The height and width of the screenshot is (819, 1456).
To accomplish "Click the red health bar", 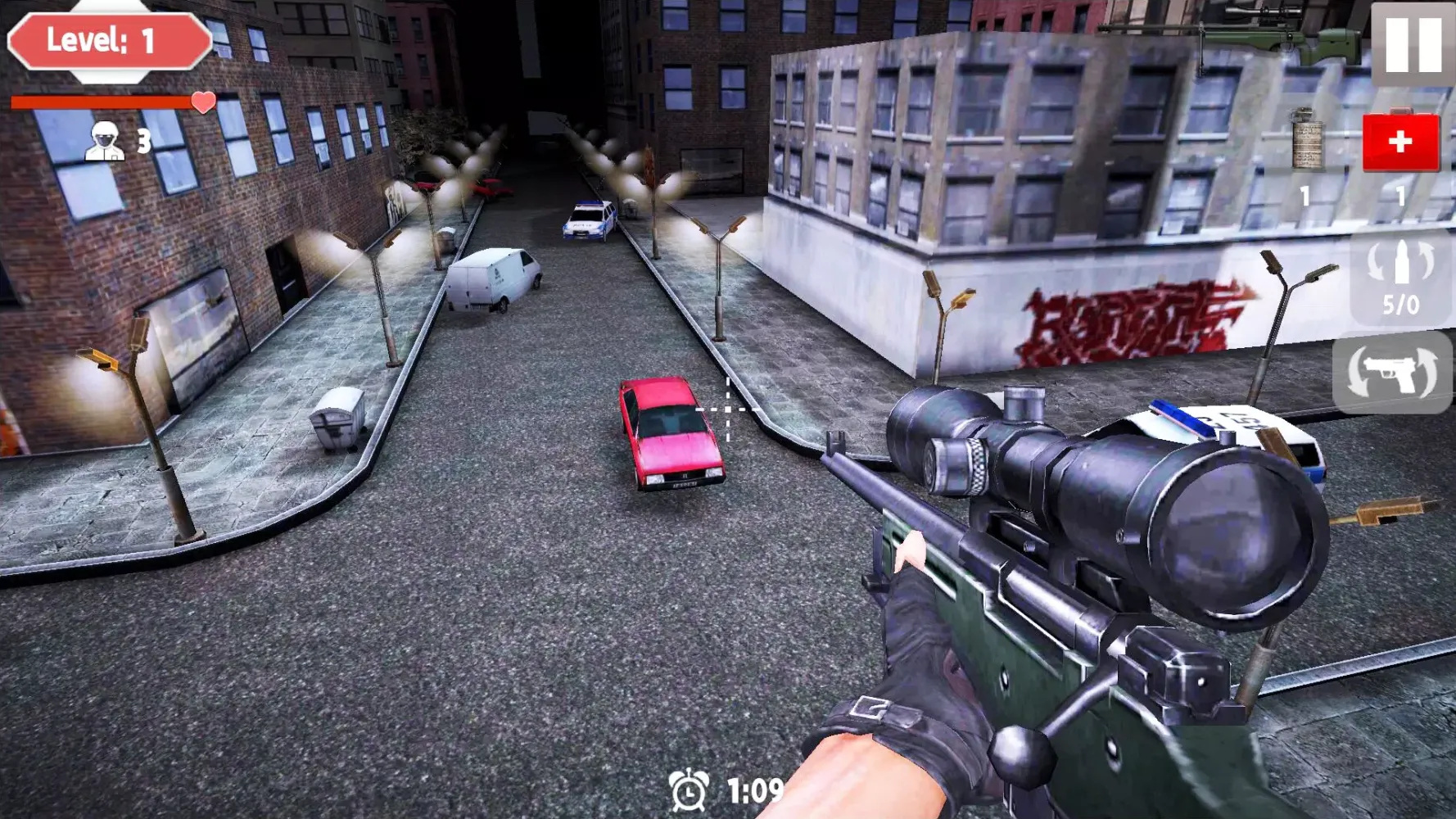I will pyautogui.click(x=98, y=102).
